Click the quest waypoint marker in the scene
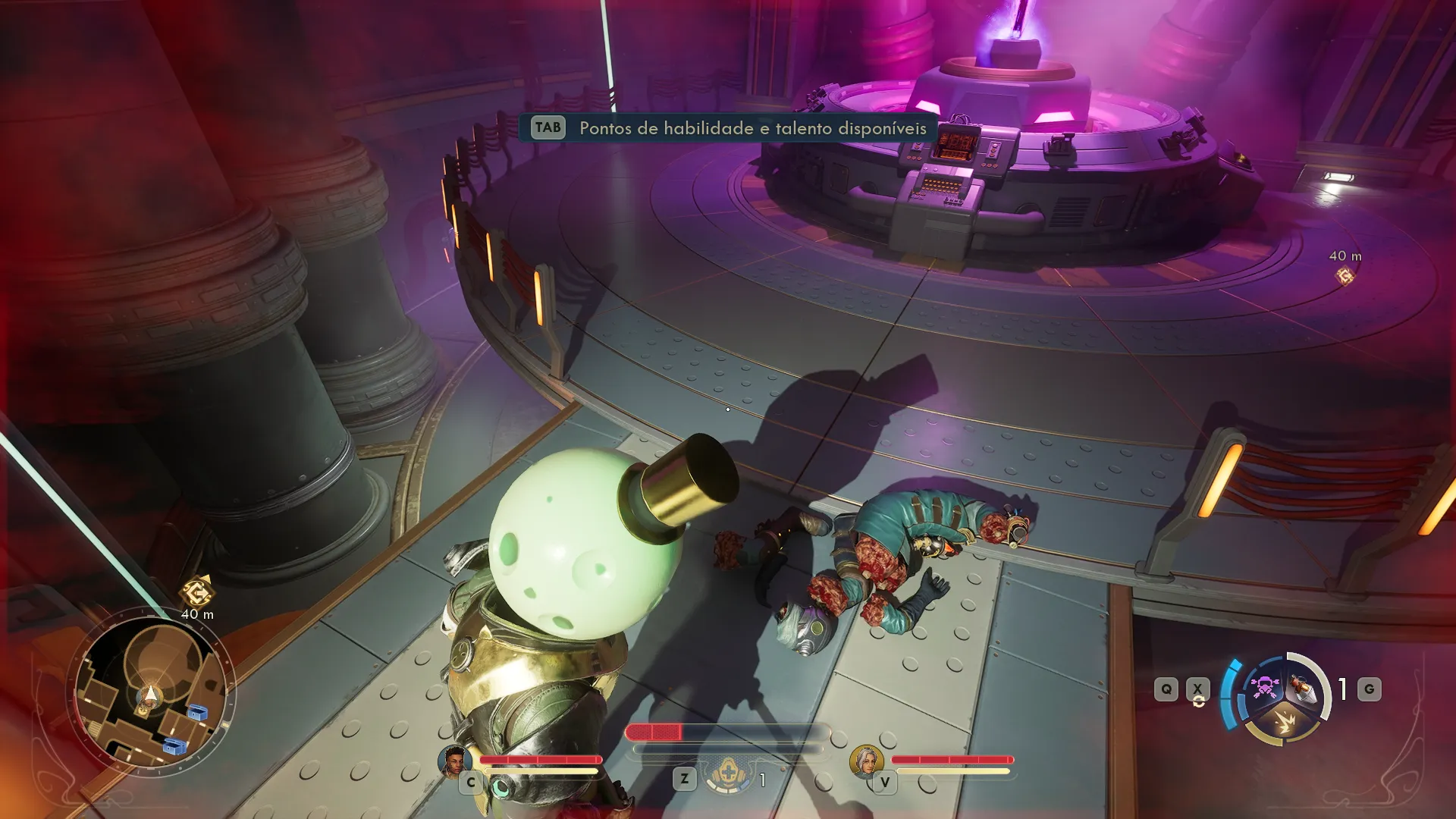1456x819 pixels. click(x=1345, y=276)
